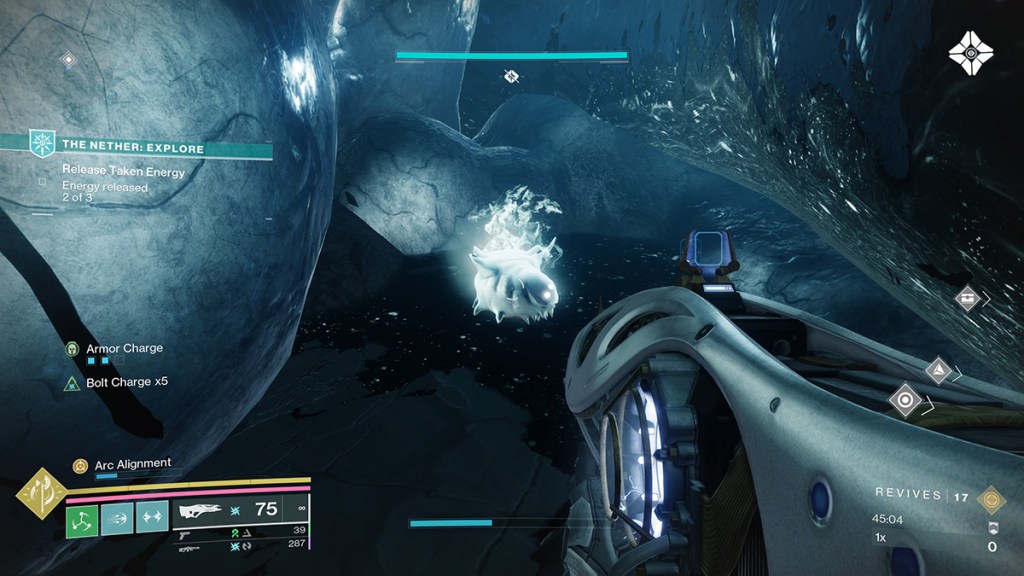Select the class ability double-arrow icon
The width and height of the screenshot is (1024, 576).
(153, 520)
